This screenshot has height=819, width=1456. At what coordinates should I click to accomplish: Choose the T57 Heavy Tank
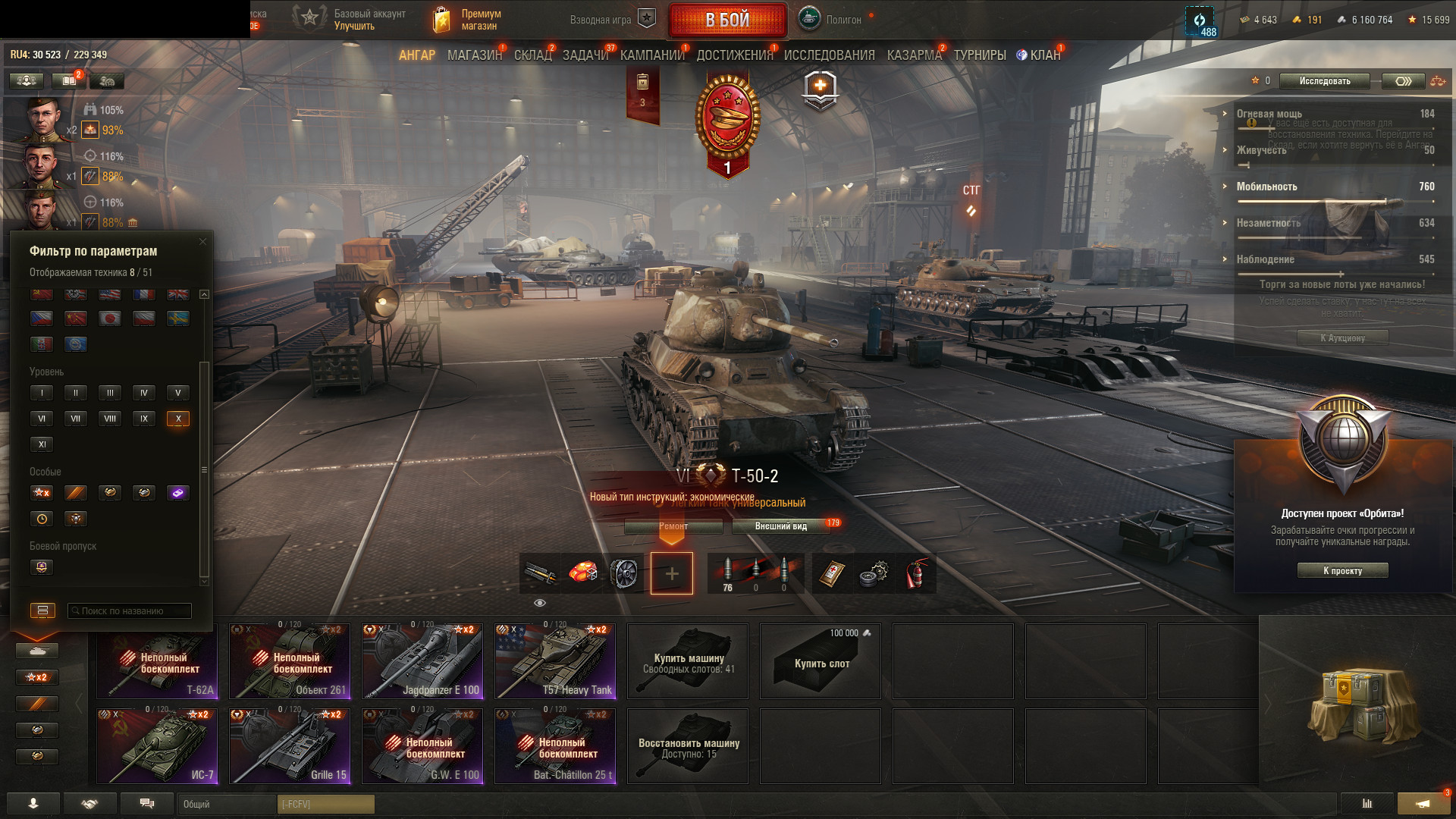pos(555,661)
